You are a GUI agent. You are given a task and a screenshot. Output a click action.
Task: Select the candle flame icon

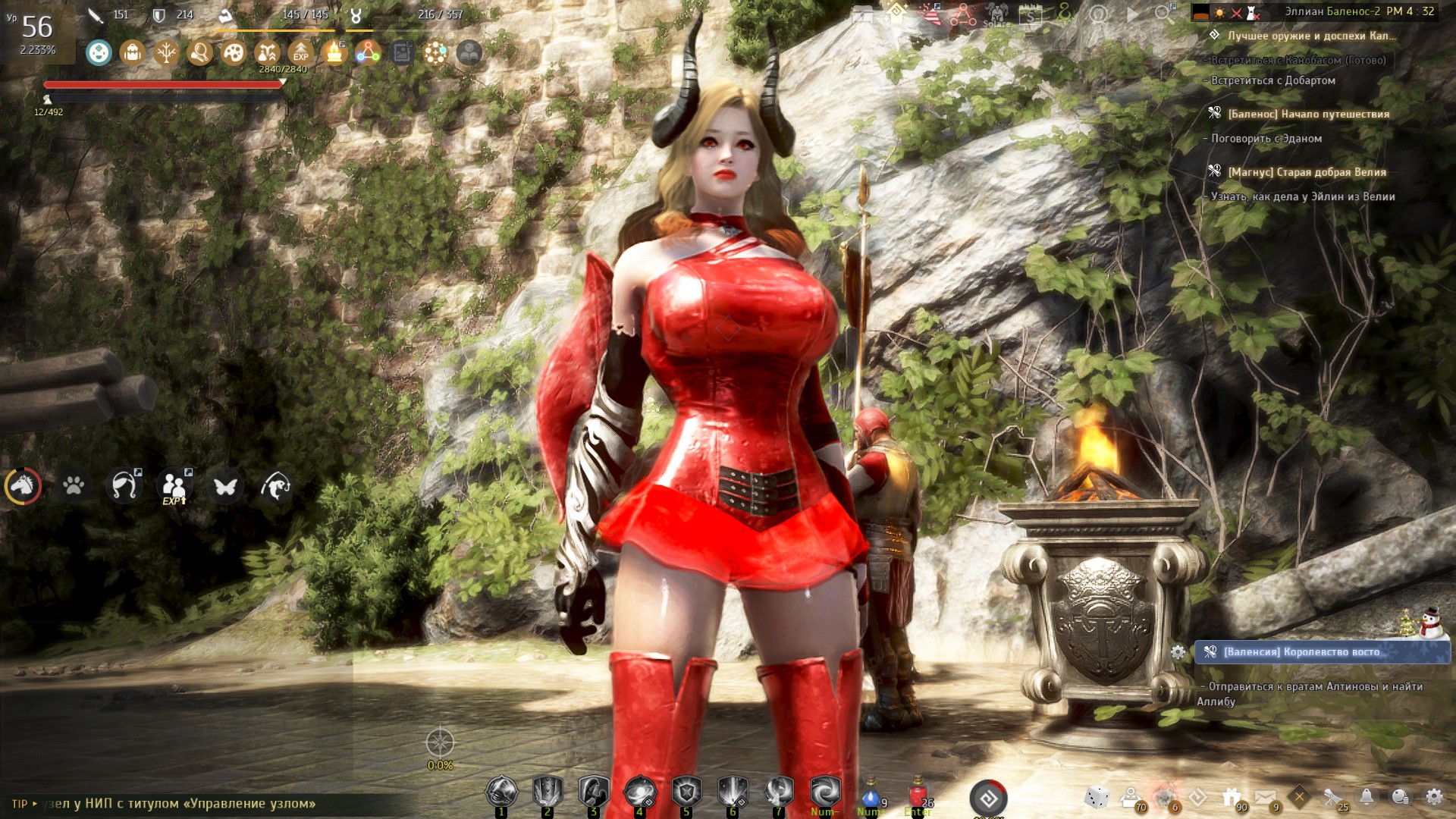[x=334, y=52]
